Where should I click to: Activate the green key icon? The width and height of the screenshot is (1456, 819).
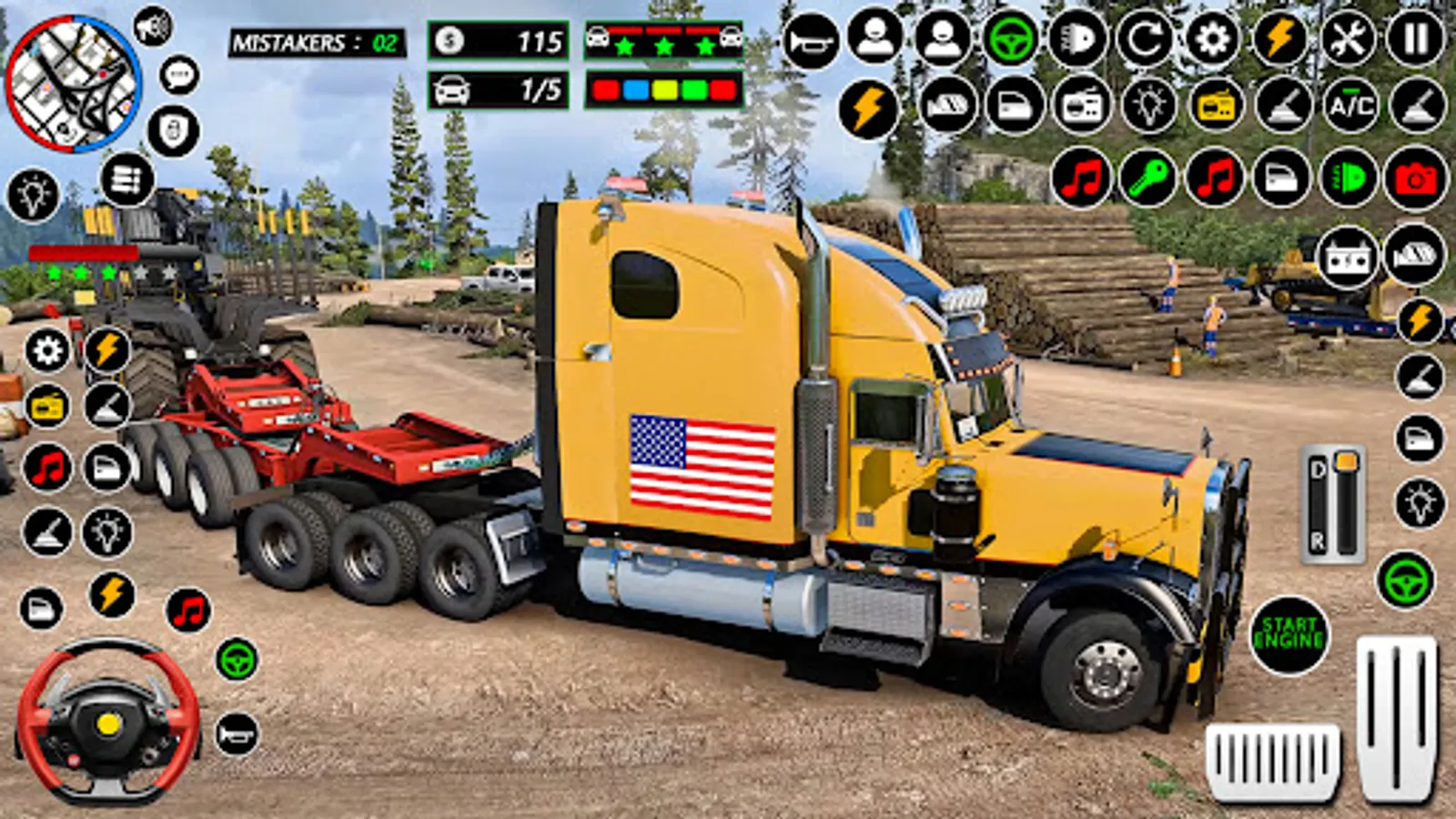[x=1148, y=178]
